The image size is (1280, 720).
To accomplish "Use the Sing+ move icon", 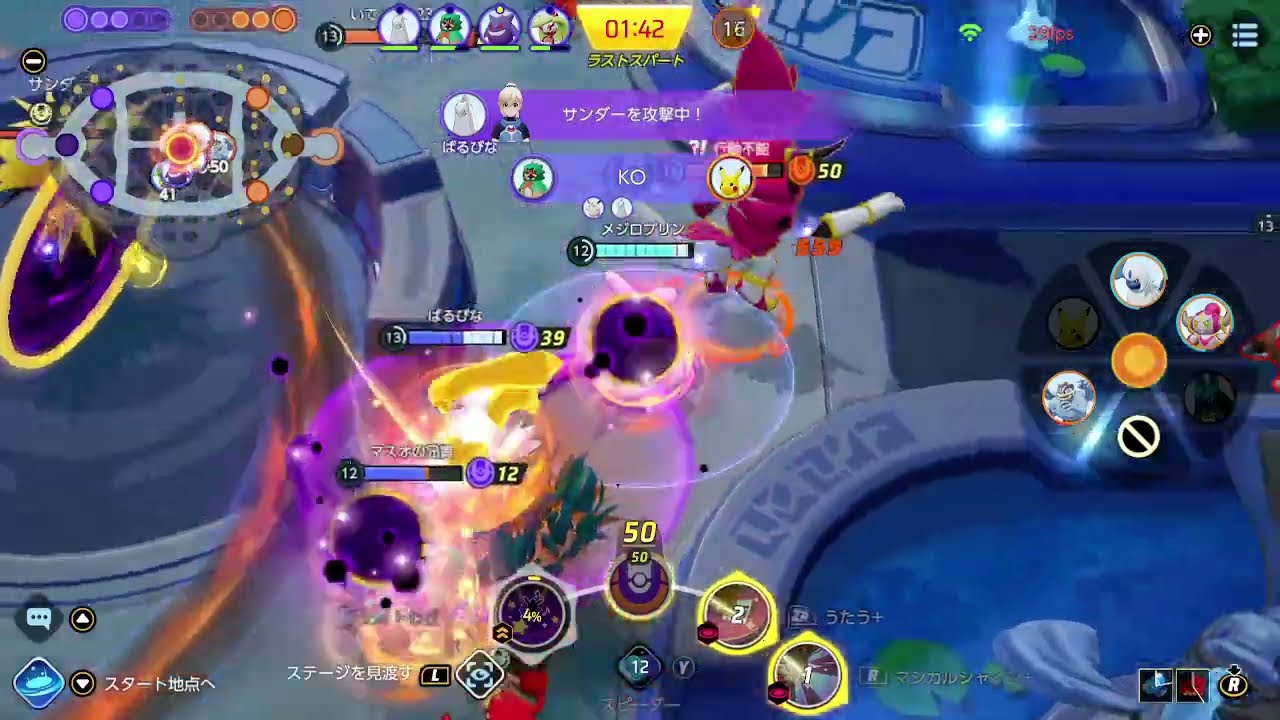I will (x=738, y=613).
